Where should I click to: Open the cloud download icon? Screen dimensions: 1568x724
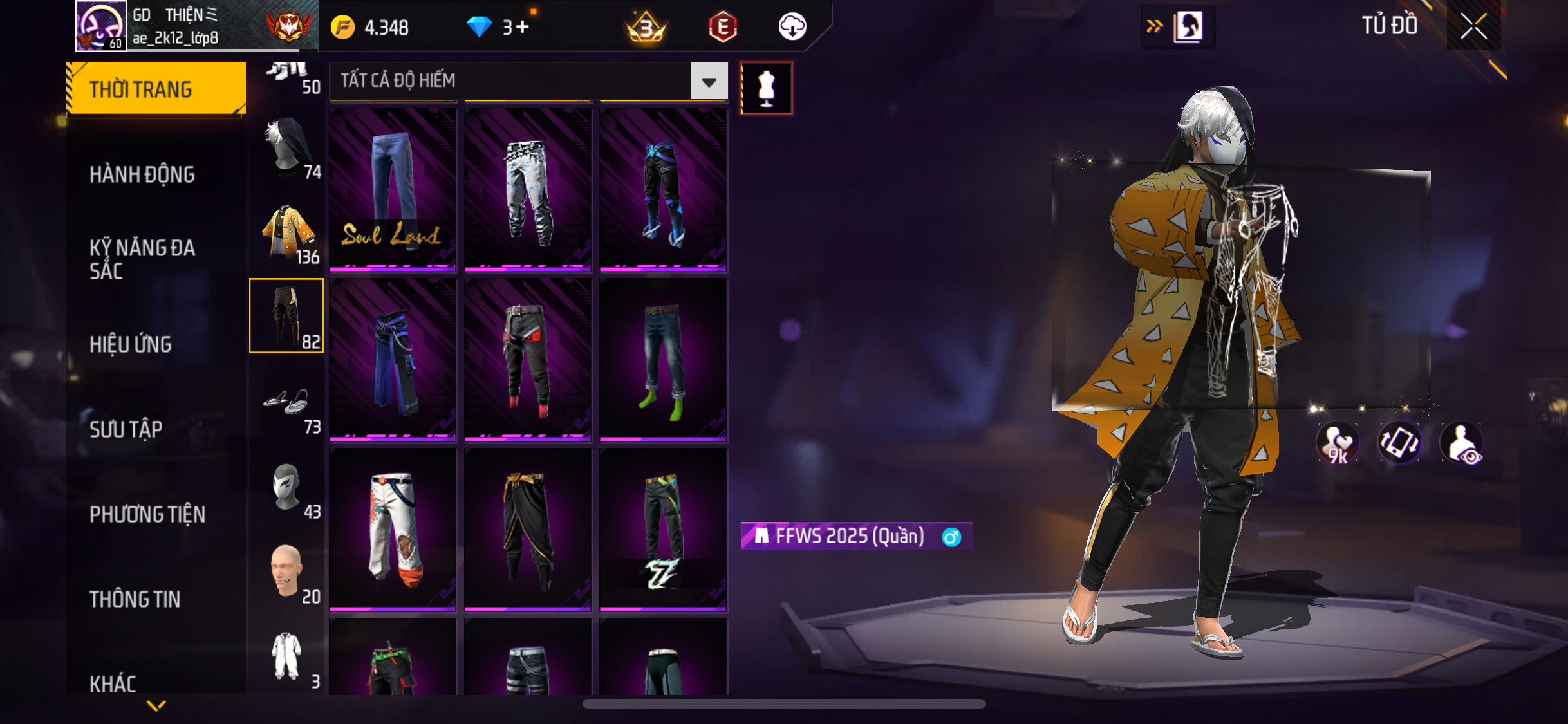coord(792,27)
